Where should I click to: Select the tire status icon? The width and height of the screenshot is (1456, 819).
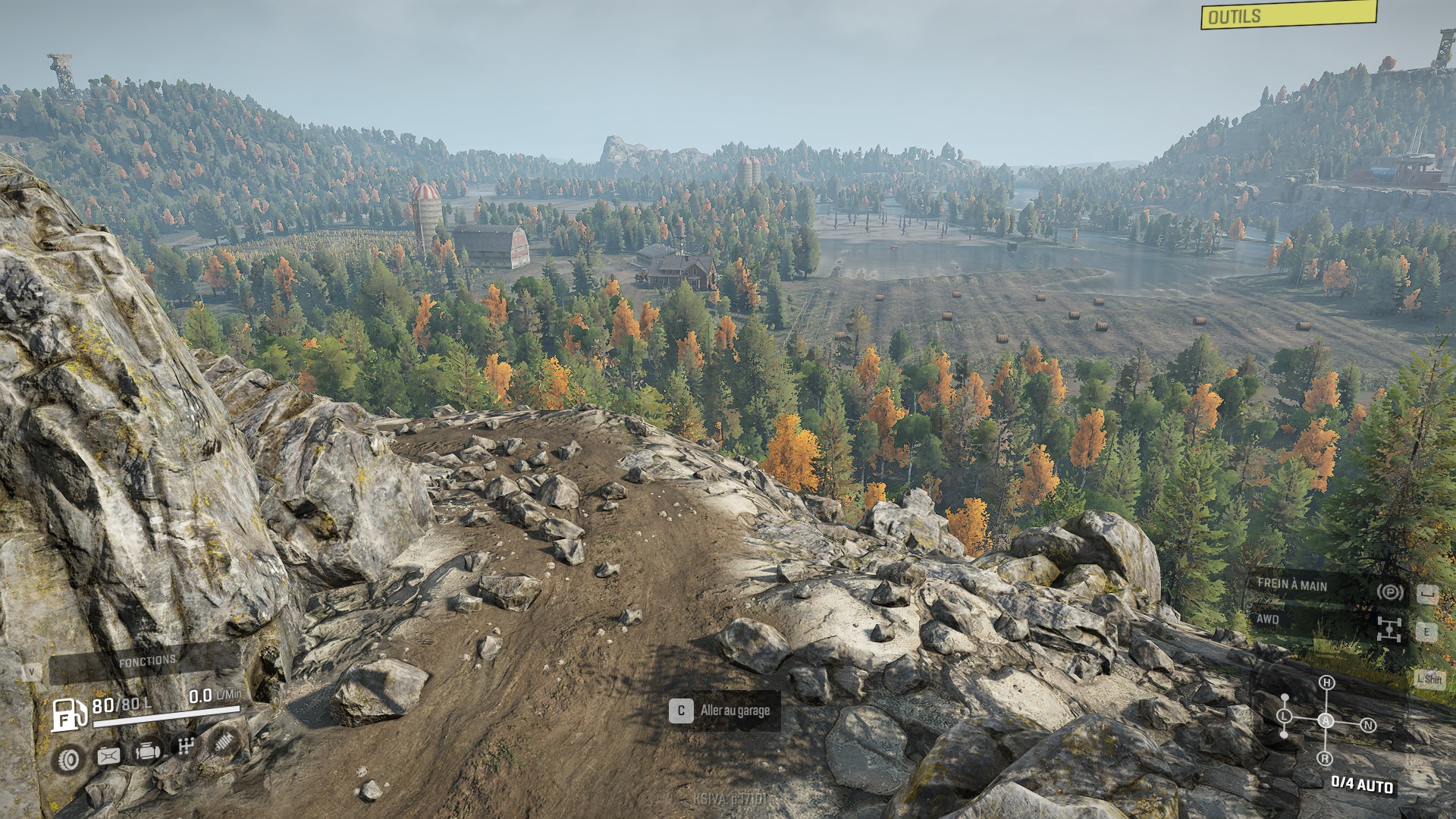[69, 759]
